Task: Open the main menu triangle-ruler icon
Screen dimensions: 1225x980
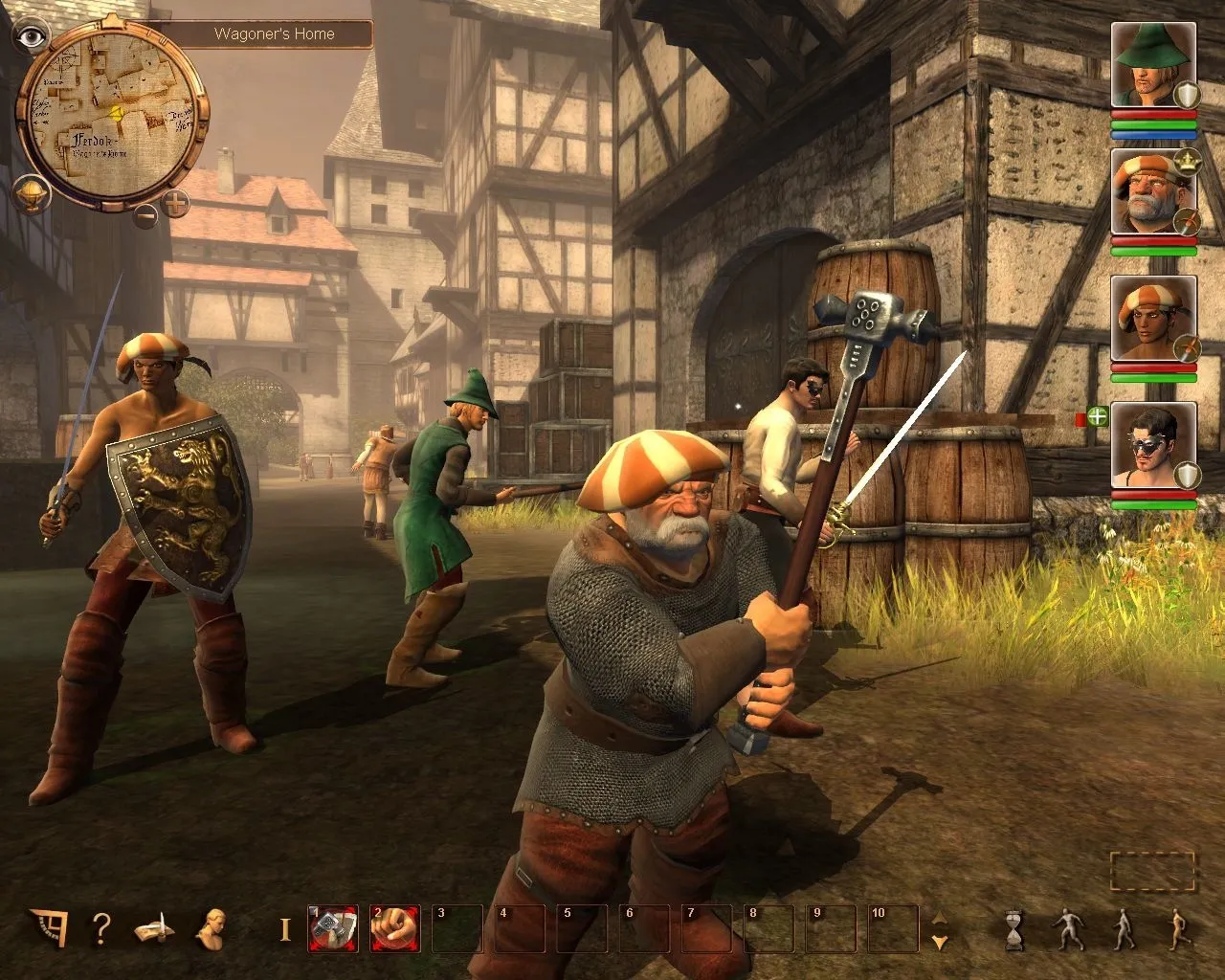Action: coord(47,926)
